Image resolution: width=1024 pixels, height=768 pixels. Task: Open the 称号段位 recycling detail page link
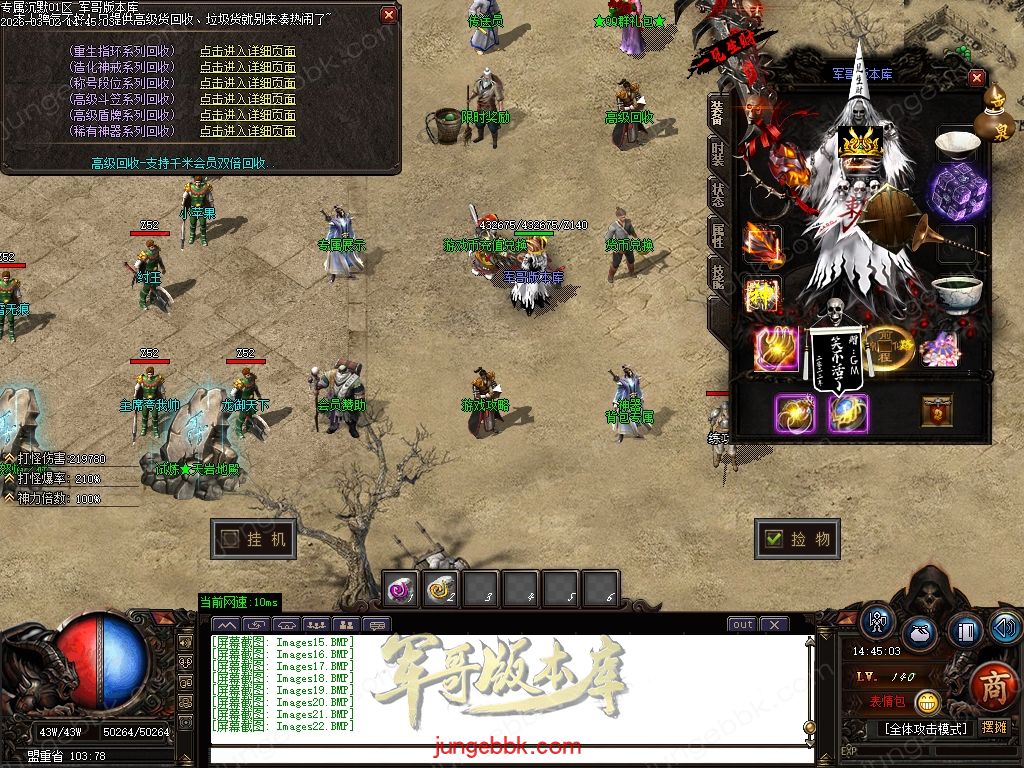(247, 83)
